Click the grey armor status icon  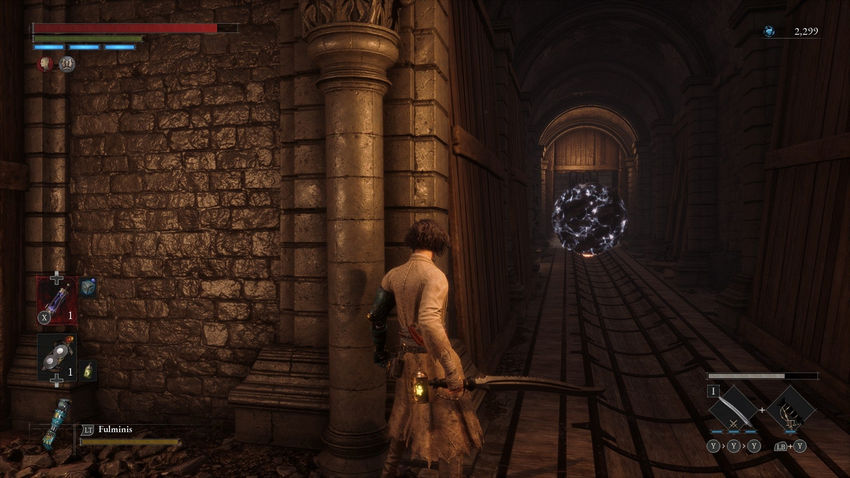tap(66, 63)
